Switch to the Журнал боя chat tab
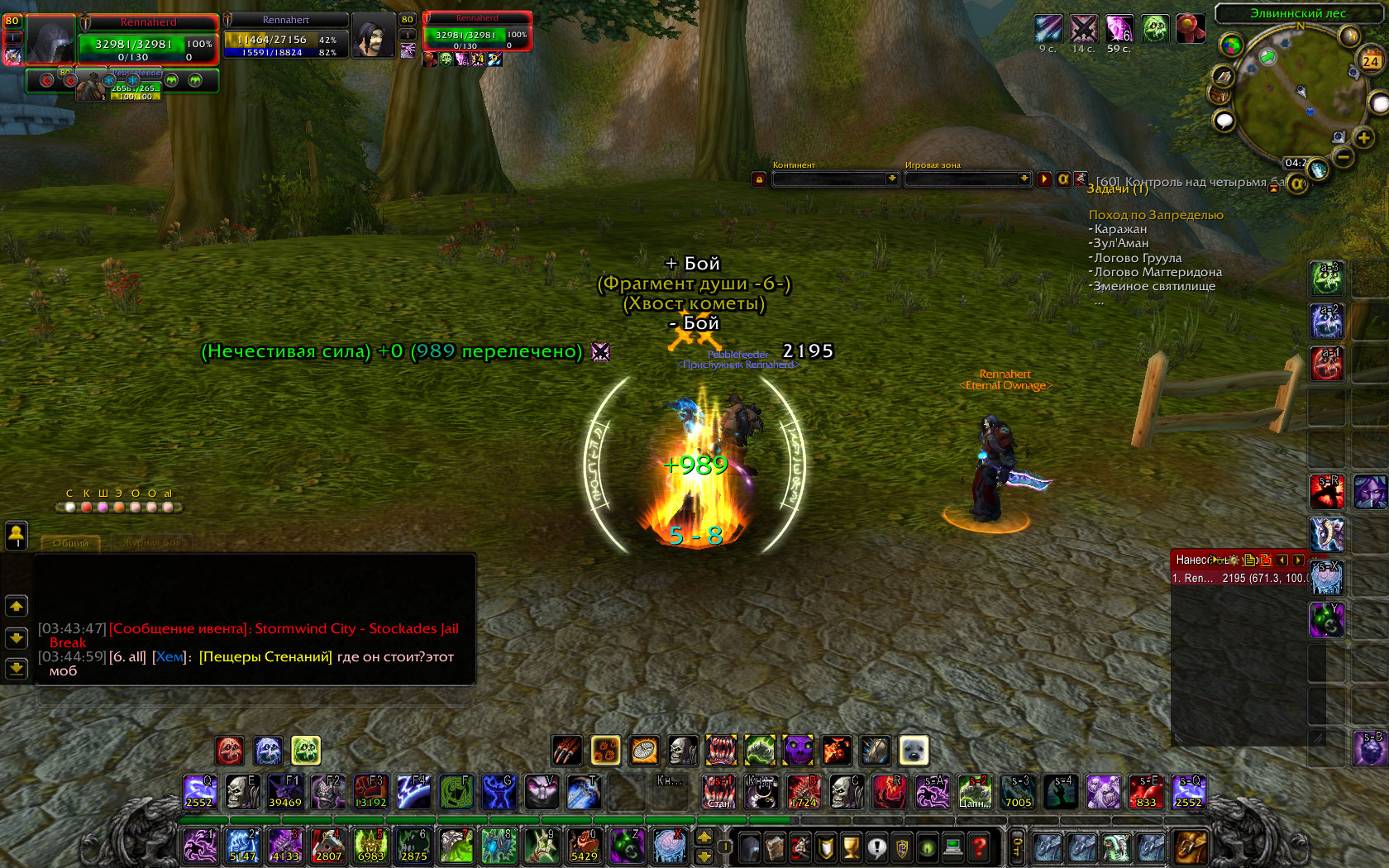Screen dimensions: 1389x868 [153, 543]
